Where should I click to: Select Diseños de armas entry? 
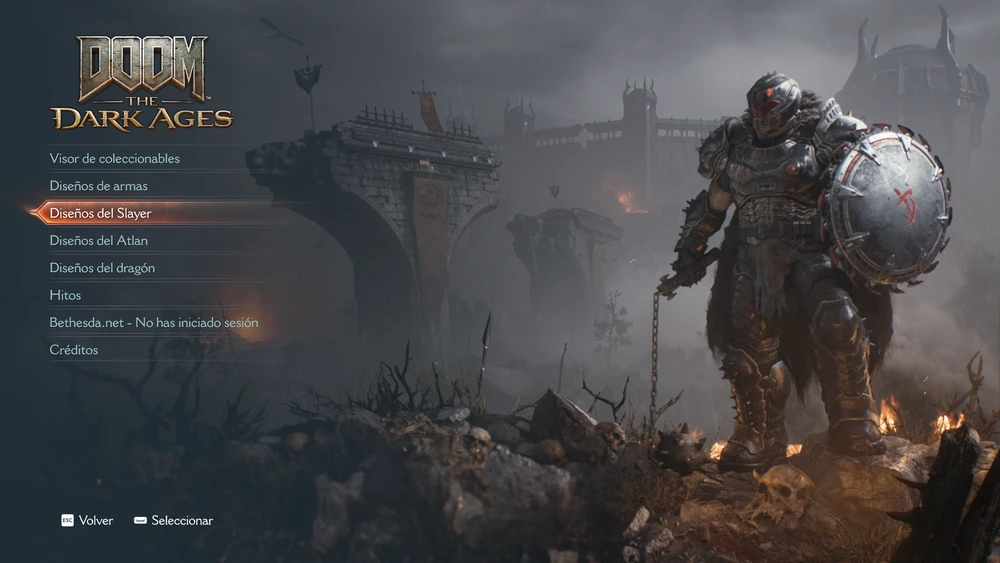pyautogui.click(x=99, y=186)
